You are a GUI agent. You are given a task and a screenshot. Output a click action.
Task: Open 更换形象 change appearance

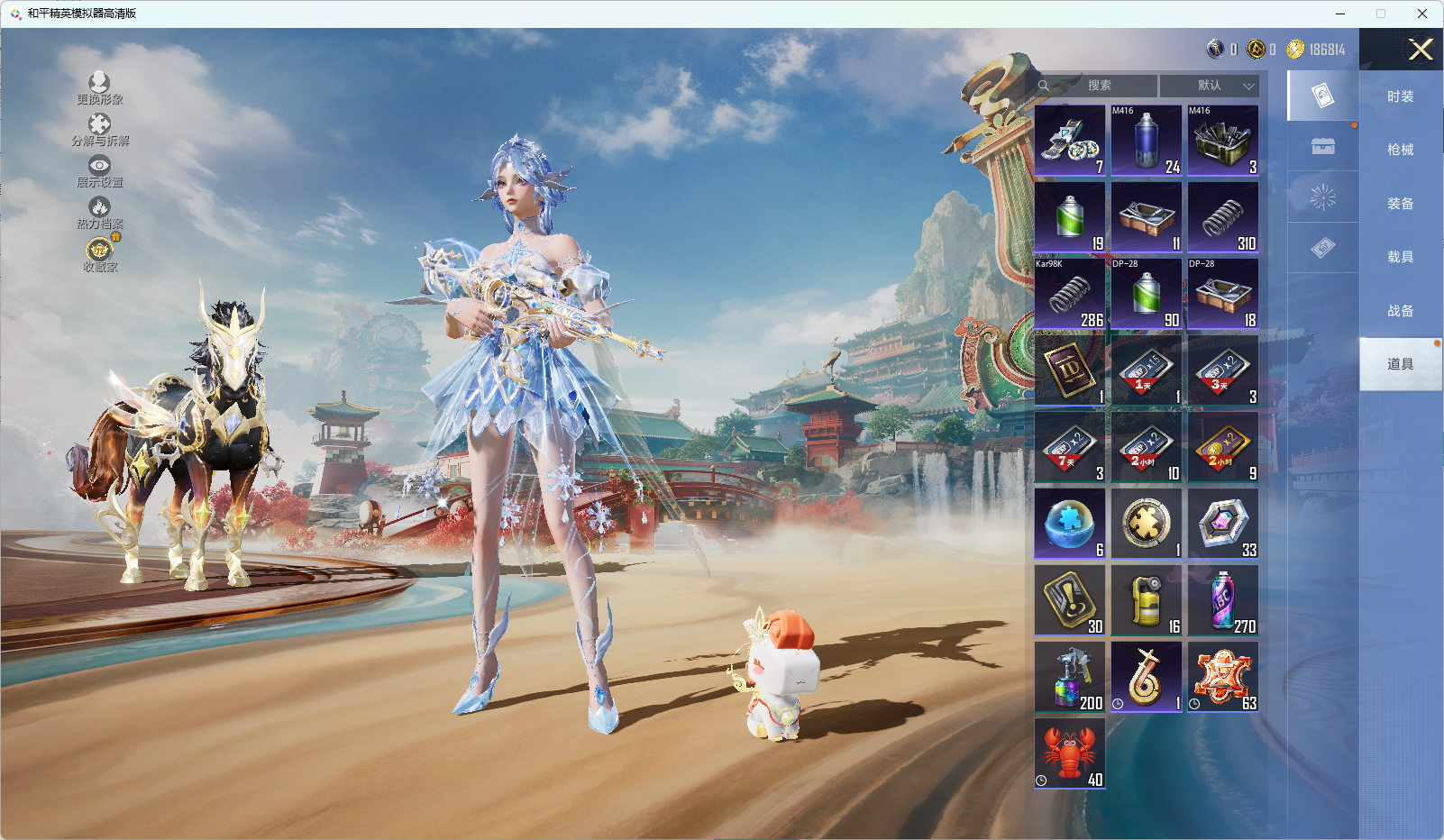[x=99, y=88]
